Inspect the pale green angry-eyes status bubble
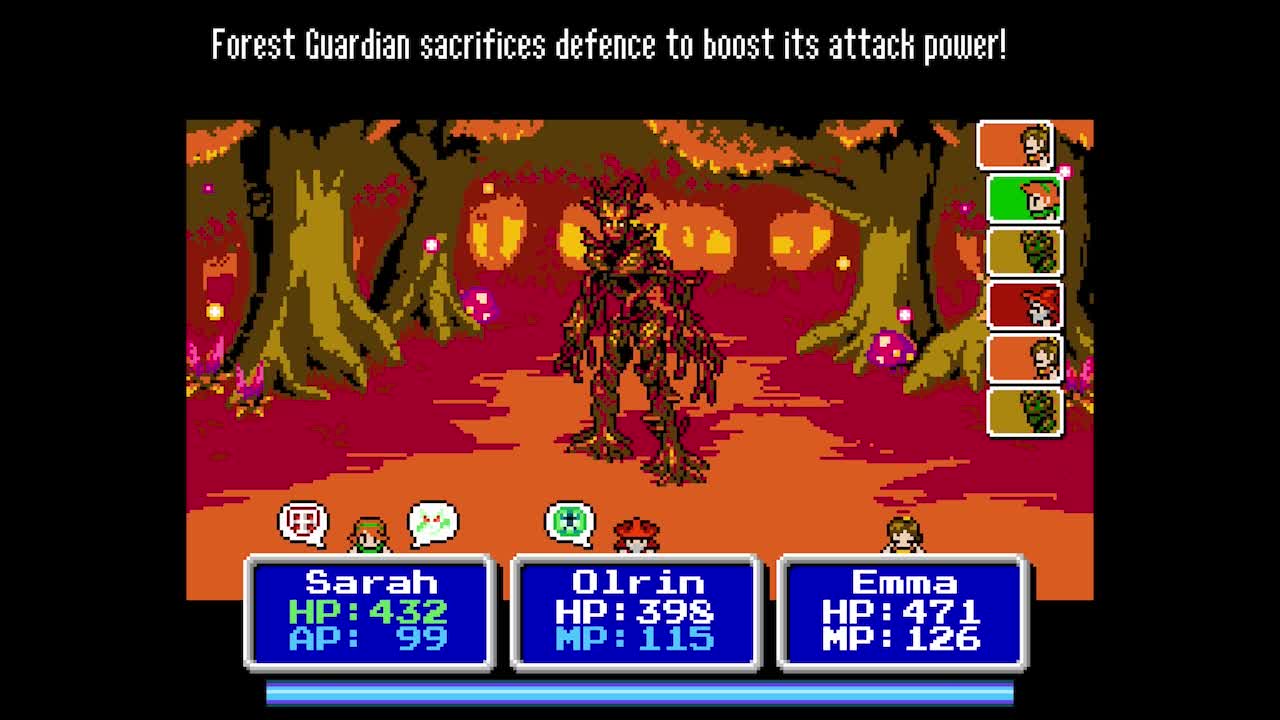This screenshot has height=720, width=1280. coord(433,523)
